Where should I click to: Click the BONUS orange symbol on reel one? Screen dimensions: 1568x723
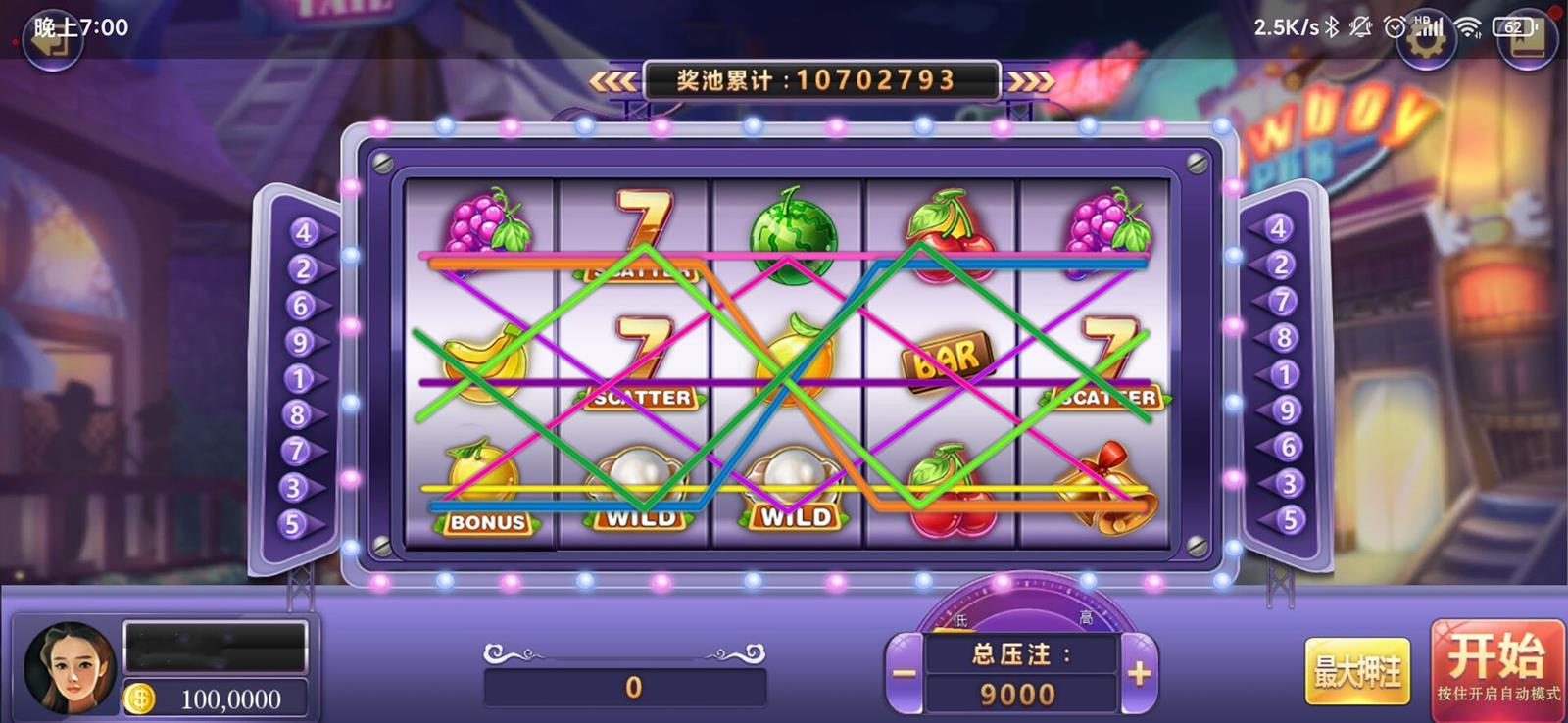tap(485, 485)
